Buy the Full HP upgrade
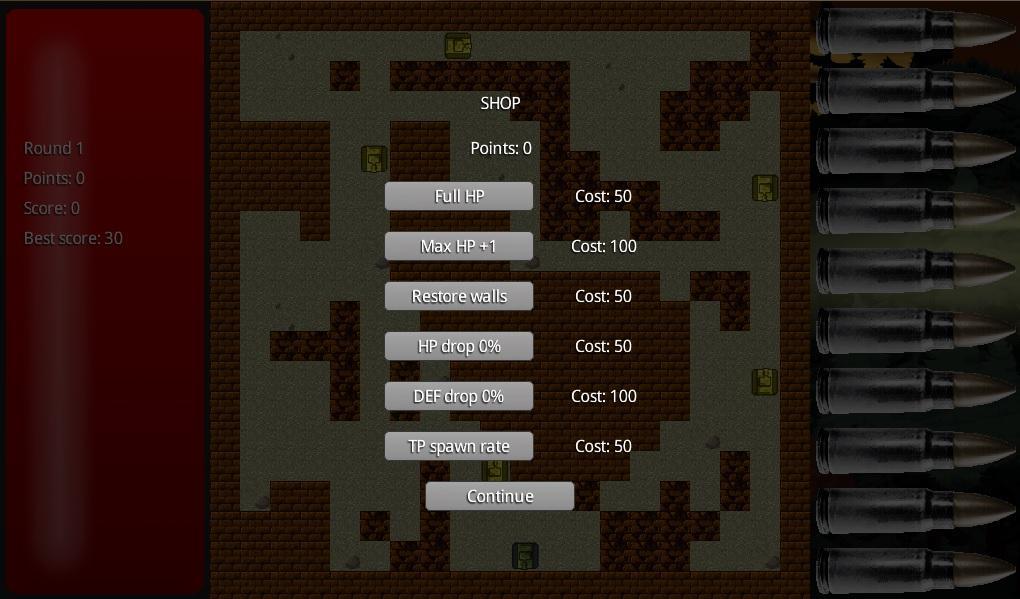This screenshot has height=599, width=1020. [459, 196]
